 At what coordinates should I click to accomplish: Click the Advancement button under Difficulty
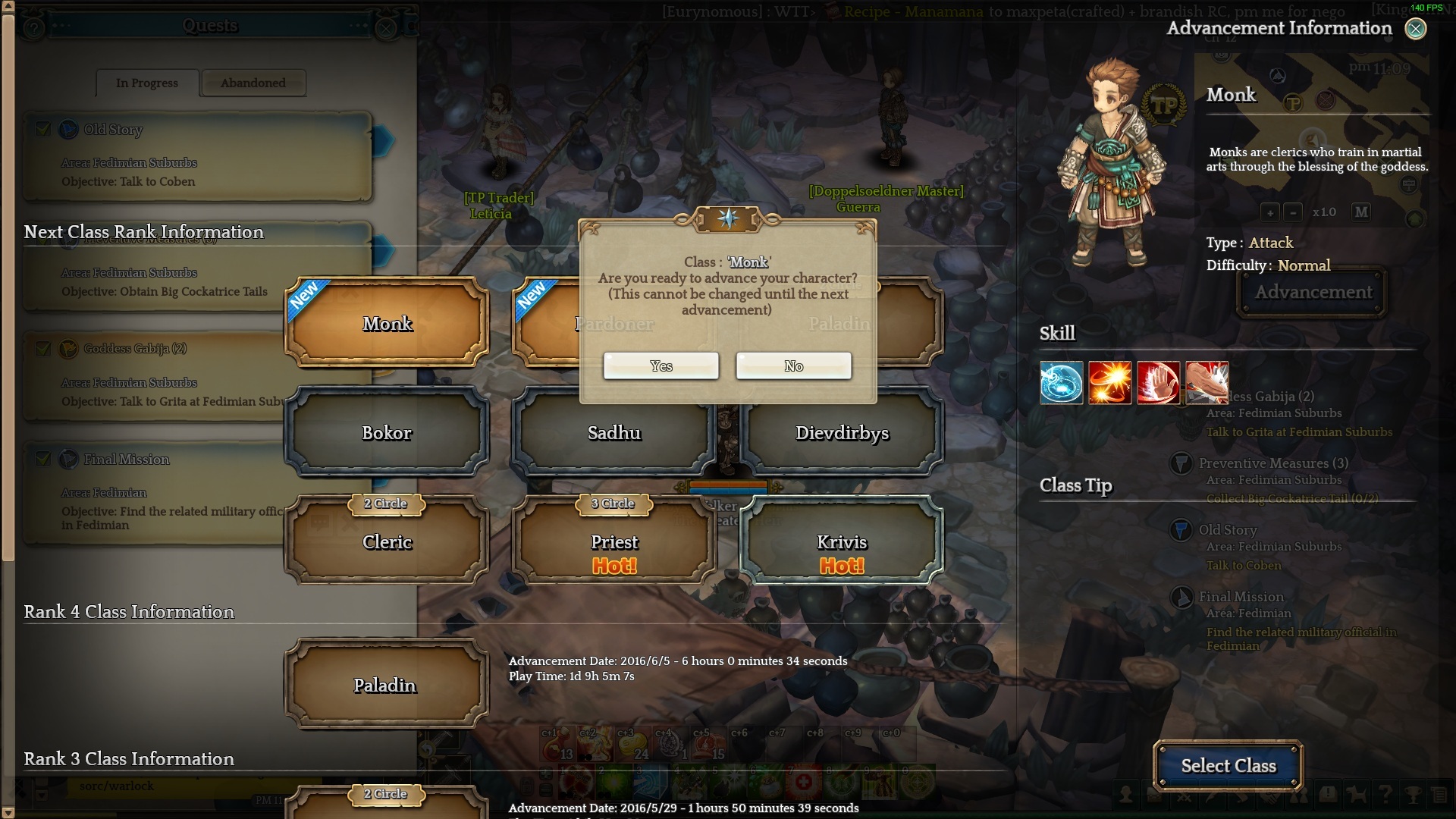point(1313,293)
